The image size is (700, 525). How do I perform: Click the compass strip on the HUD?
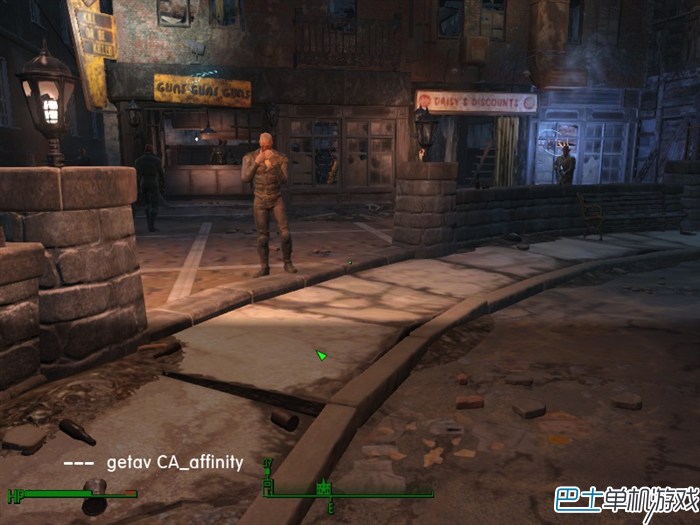click(x=350, y=489)
